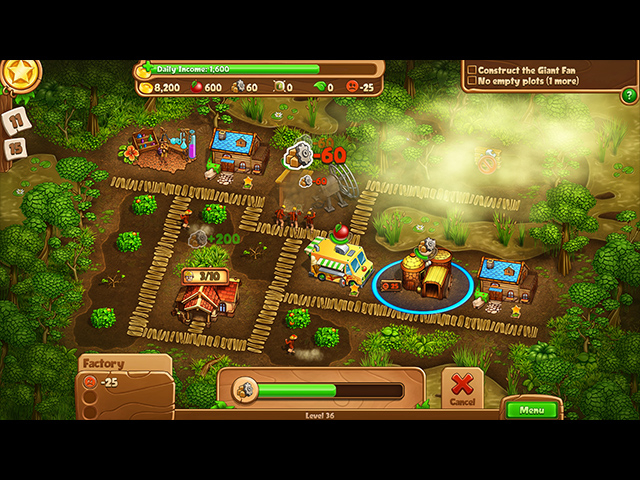640x480 pixels.
Task: Select the circled factory building
Action: point(423,277)
